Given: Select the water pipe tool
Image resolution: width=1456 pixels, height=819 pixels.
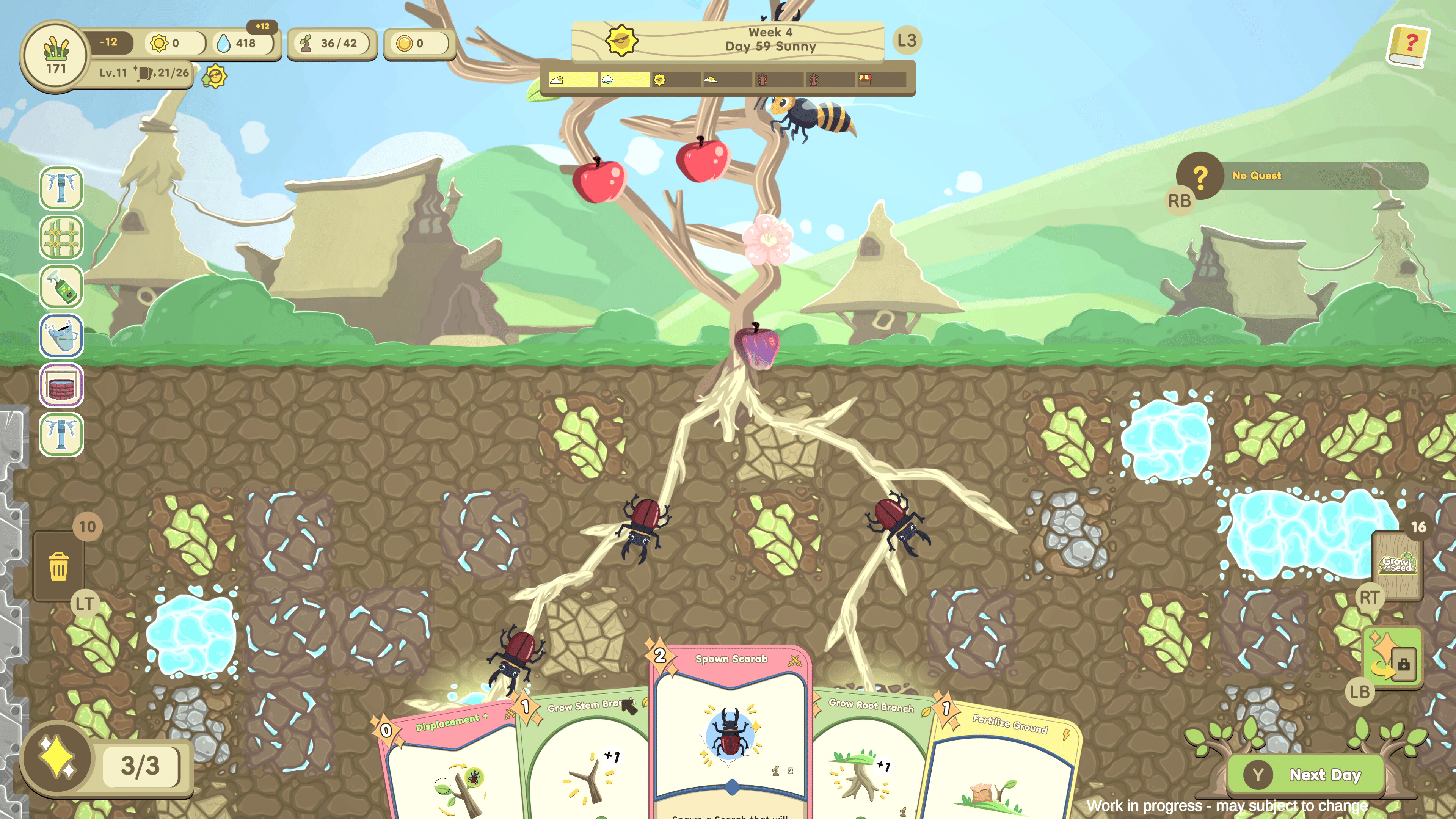Looking at the screenshot, I should 61,188.
